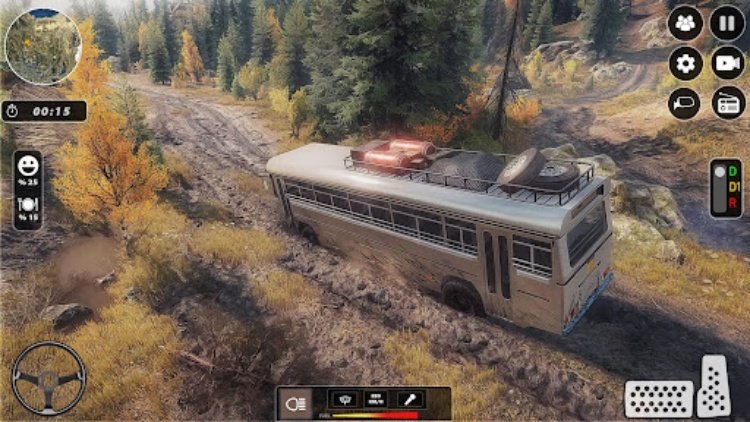750x422 pixels.
Task: Activate the windshield wipers
Action: [343, 398]
